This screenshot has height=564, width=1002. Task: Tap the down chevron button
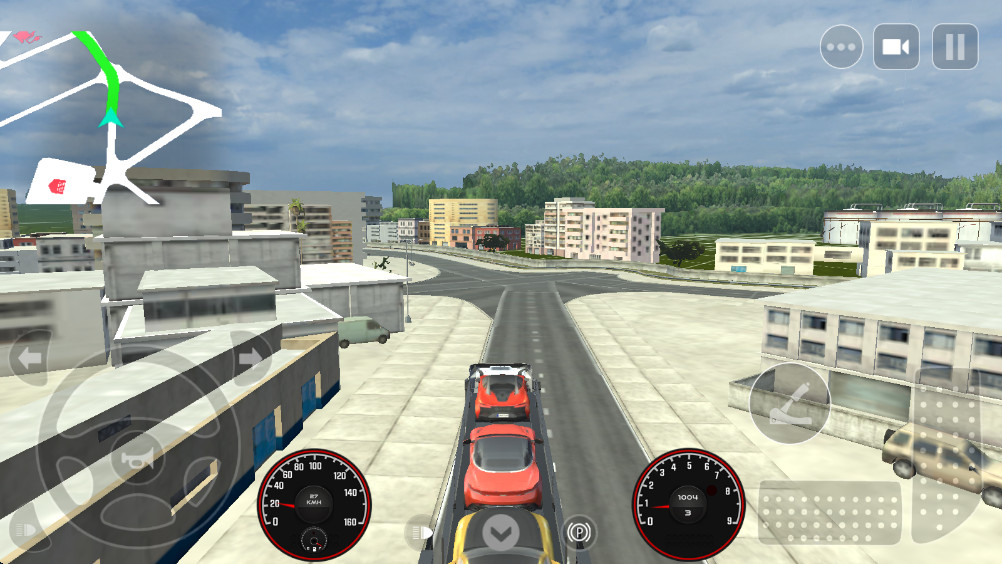coord(501,532)
